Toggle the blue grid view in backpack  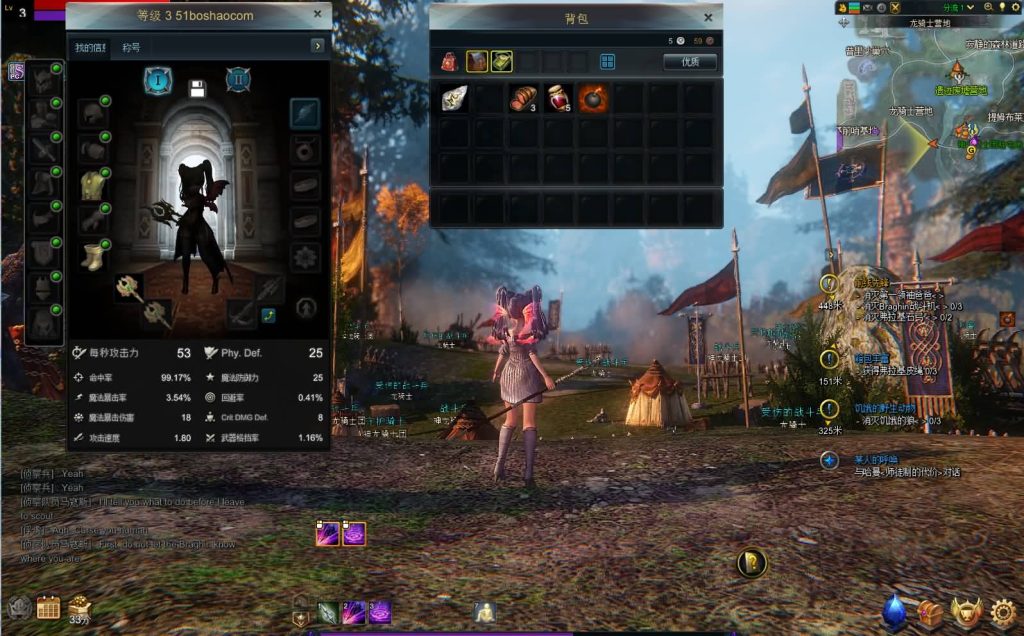607,62
